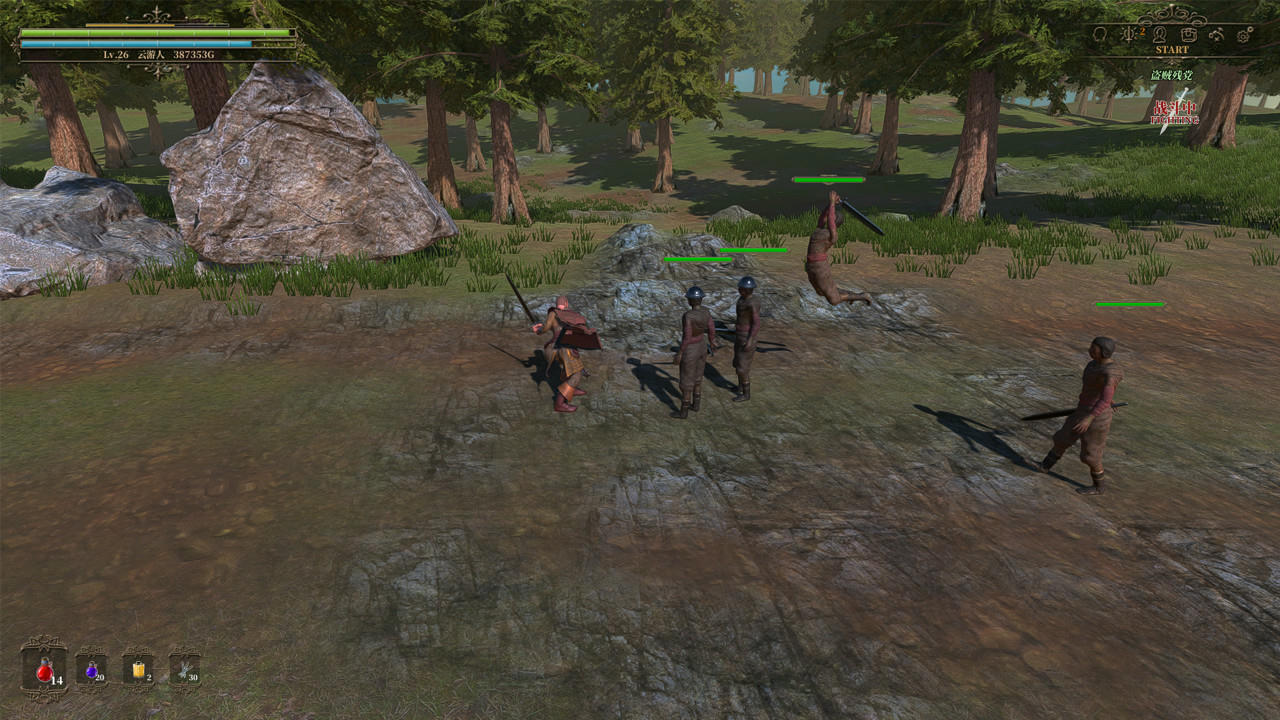Click the START label in the top menu
This screenshot has height=720, width=1280.
coord(1172,50)
